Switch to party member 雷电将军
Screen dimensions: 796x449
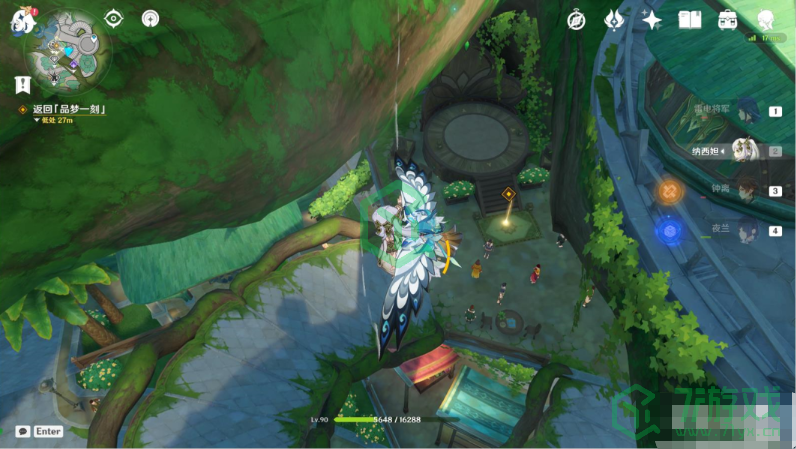coord(745,111)
